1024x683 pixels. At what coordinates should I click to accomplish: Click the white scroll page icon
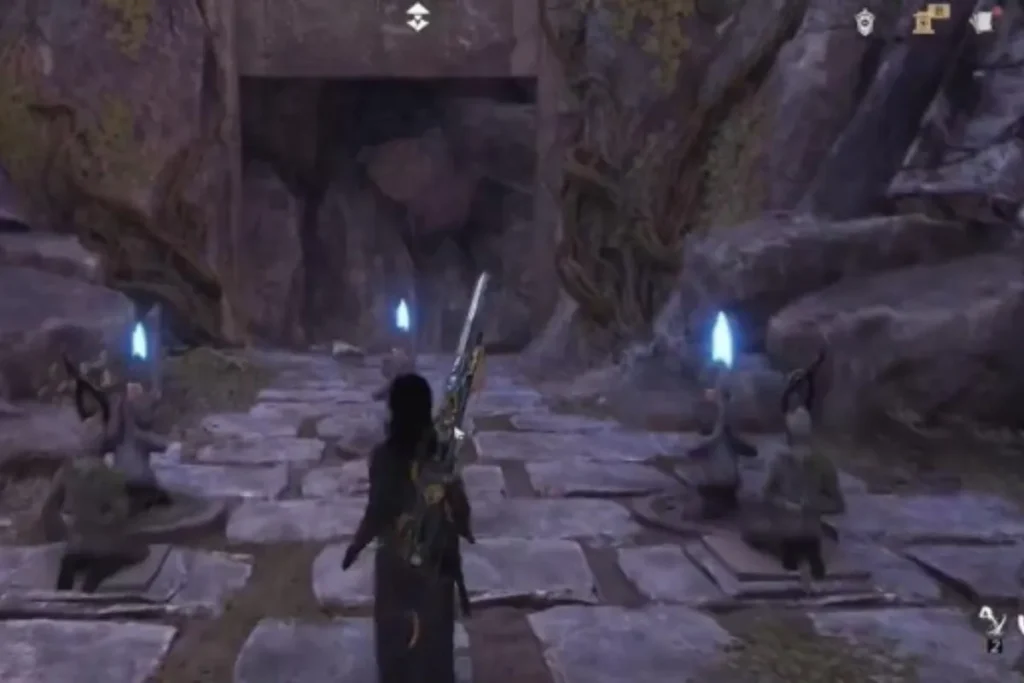tap(983, 20)
